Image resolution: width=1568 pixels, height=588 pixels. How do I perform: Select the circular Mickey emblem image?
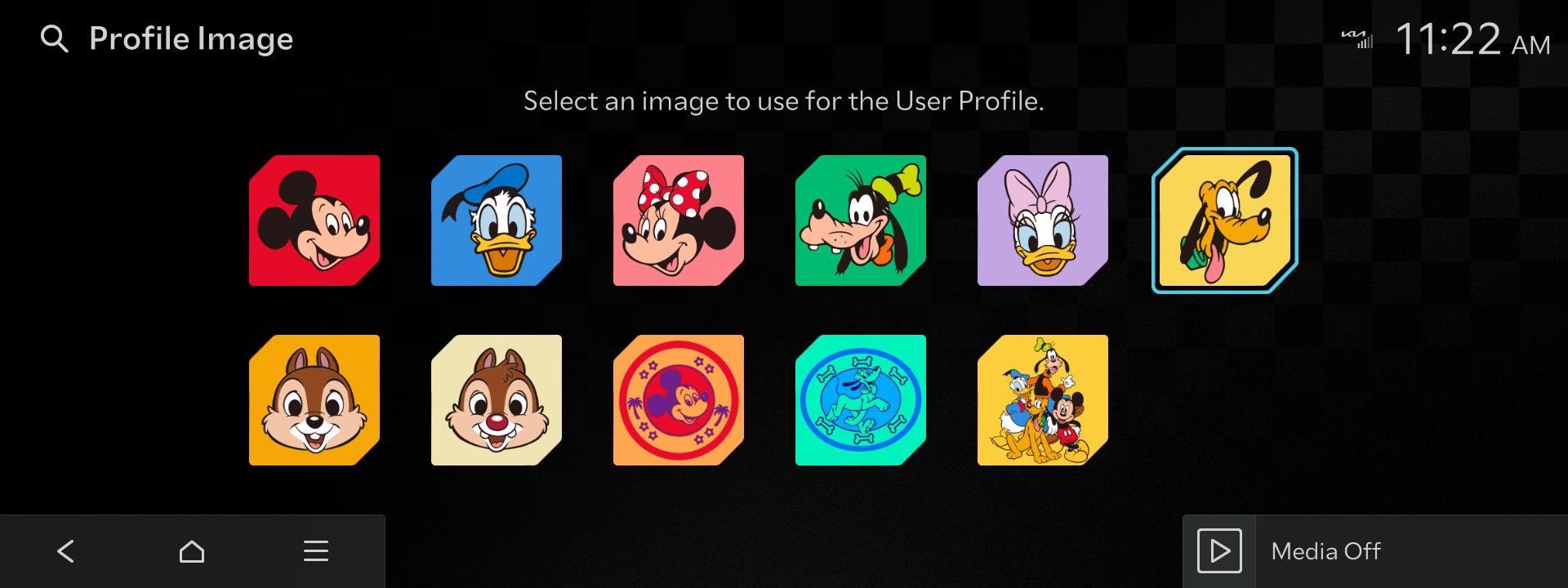click(x=679, y=400)
